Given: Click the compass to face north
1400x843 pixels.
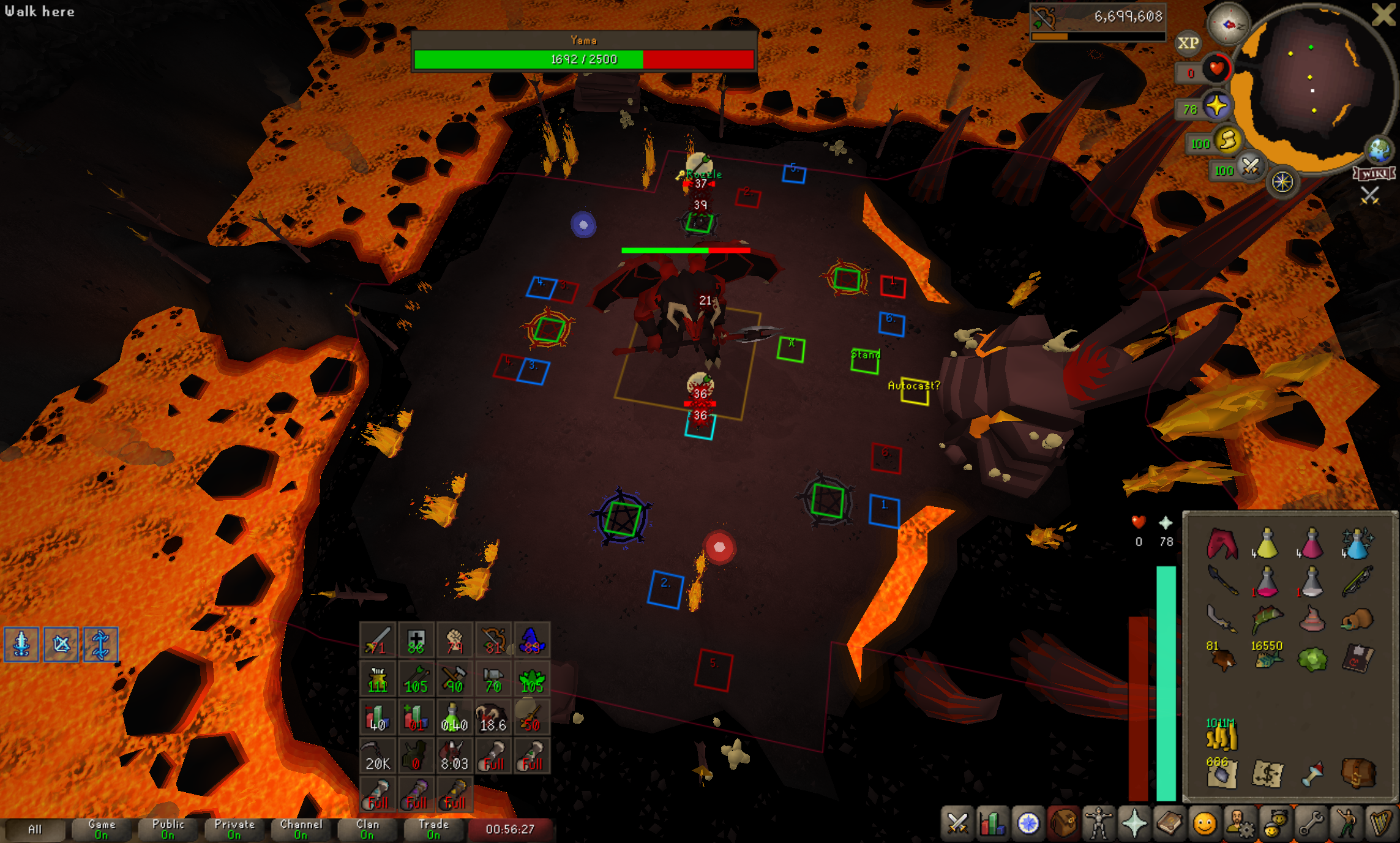Looking at the screenshot, I should (x=1228, y=24).
